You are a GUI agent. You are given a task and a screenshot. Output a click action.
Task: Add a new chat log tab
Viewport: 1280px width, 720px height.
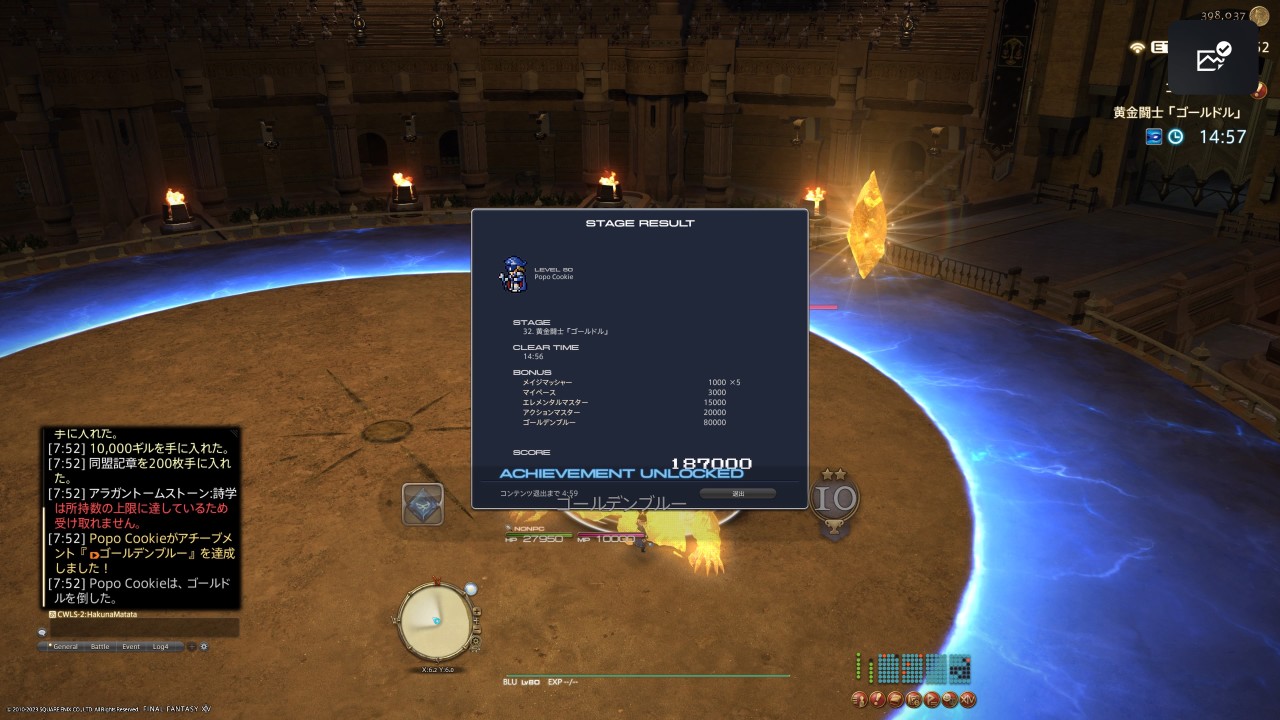click(x=191, y=646)
